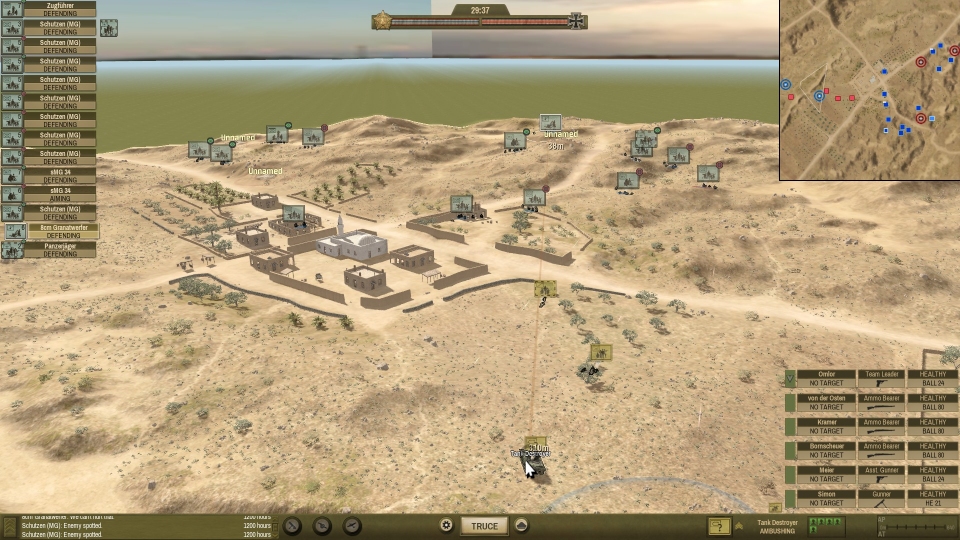Click the lone unit icon beside the roster
This screenshot has width=960, height=540.
click(108, 27)
